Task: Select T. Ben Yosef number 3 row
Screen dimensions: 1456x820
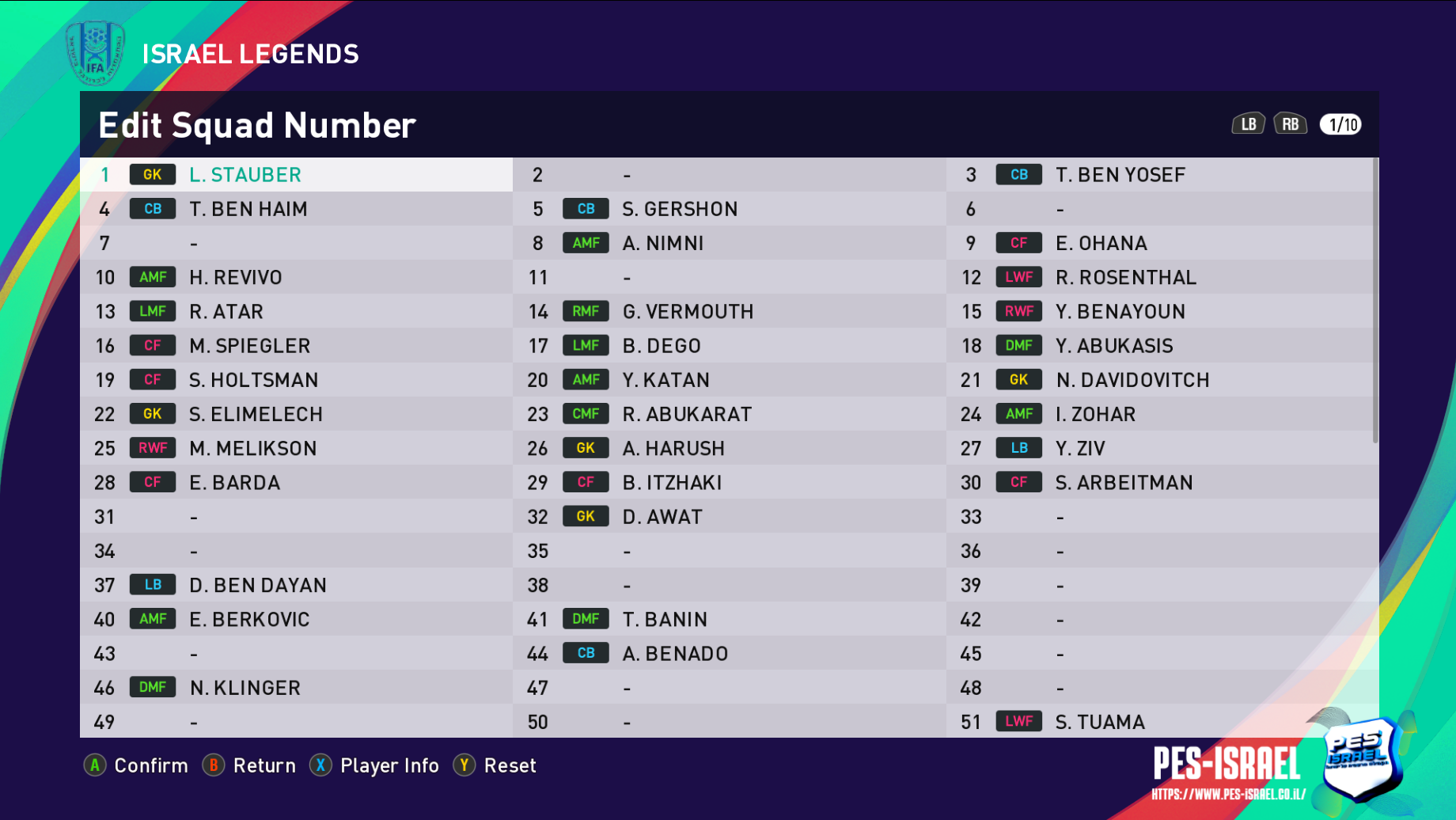Action: coord(1162,175)
